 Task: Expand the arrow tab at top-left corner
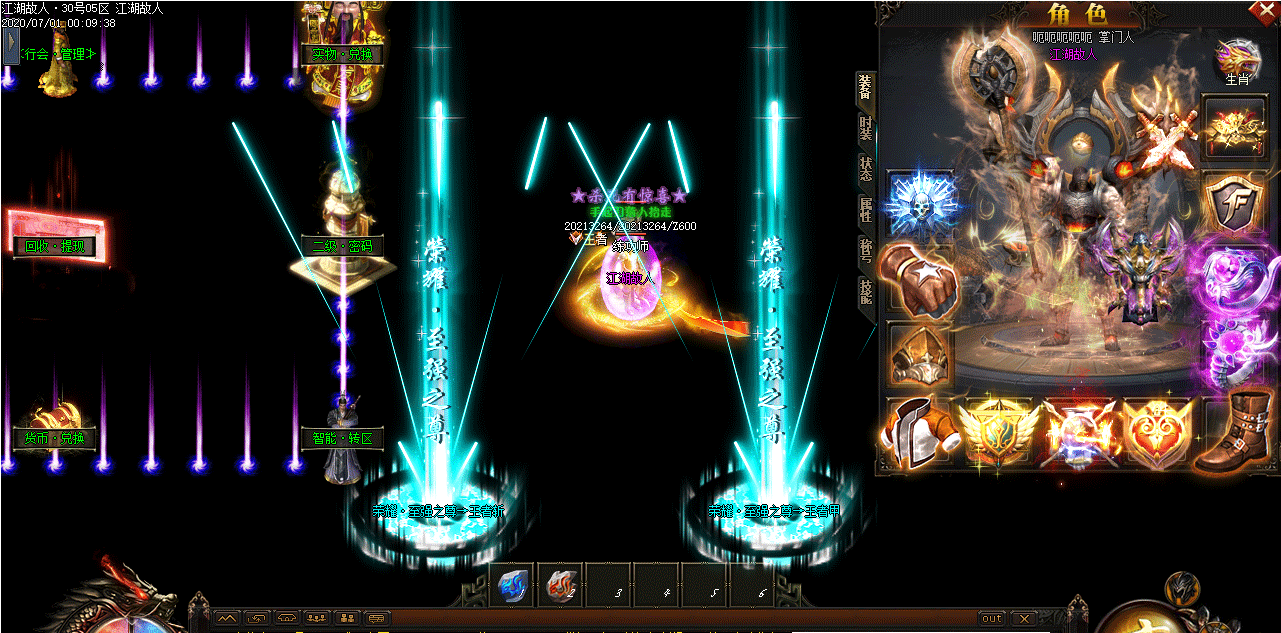click(x=11, y=46)
